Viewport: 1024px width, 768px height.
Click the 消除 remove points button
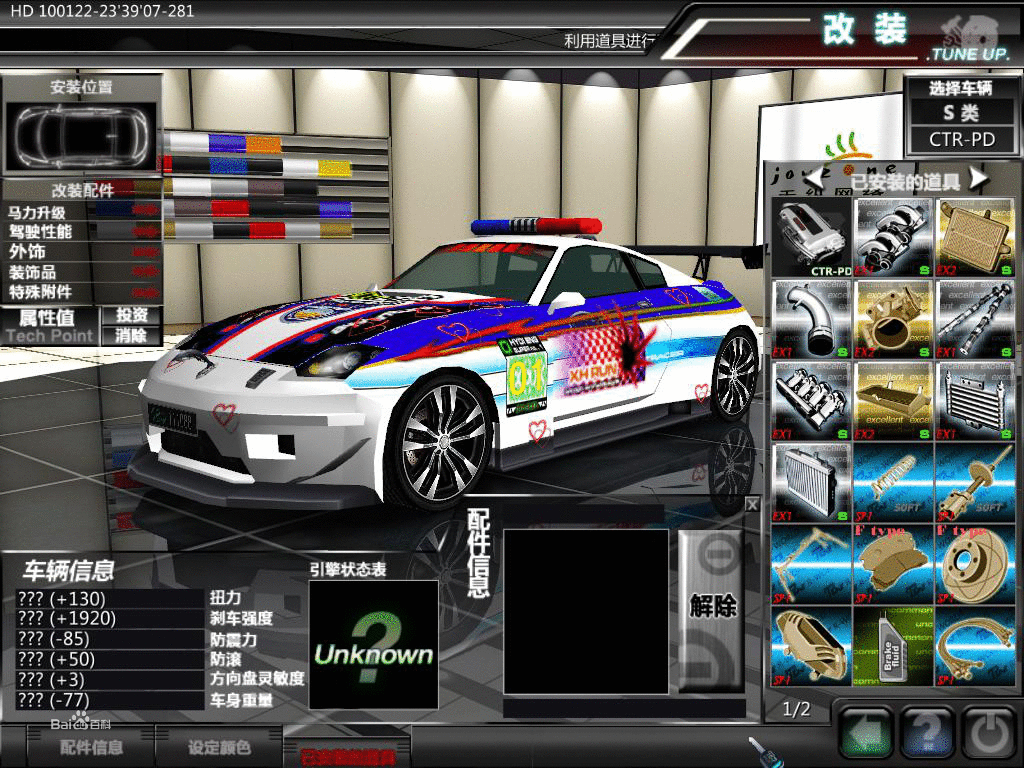(x=131, y=336)
